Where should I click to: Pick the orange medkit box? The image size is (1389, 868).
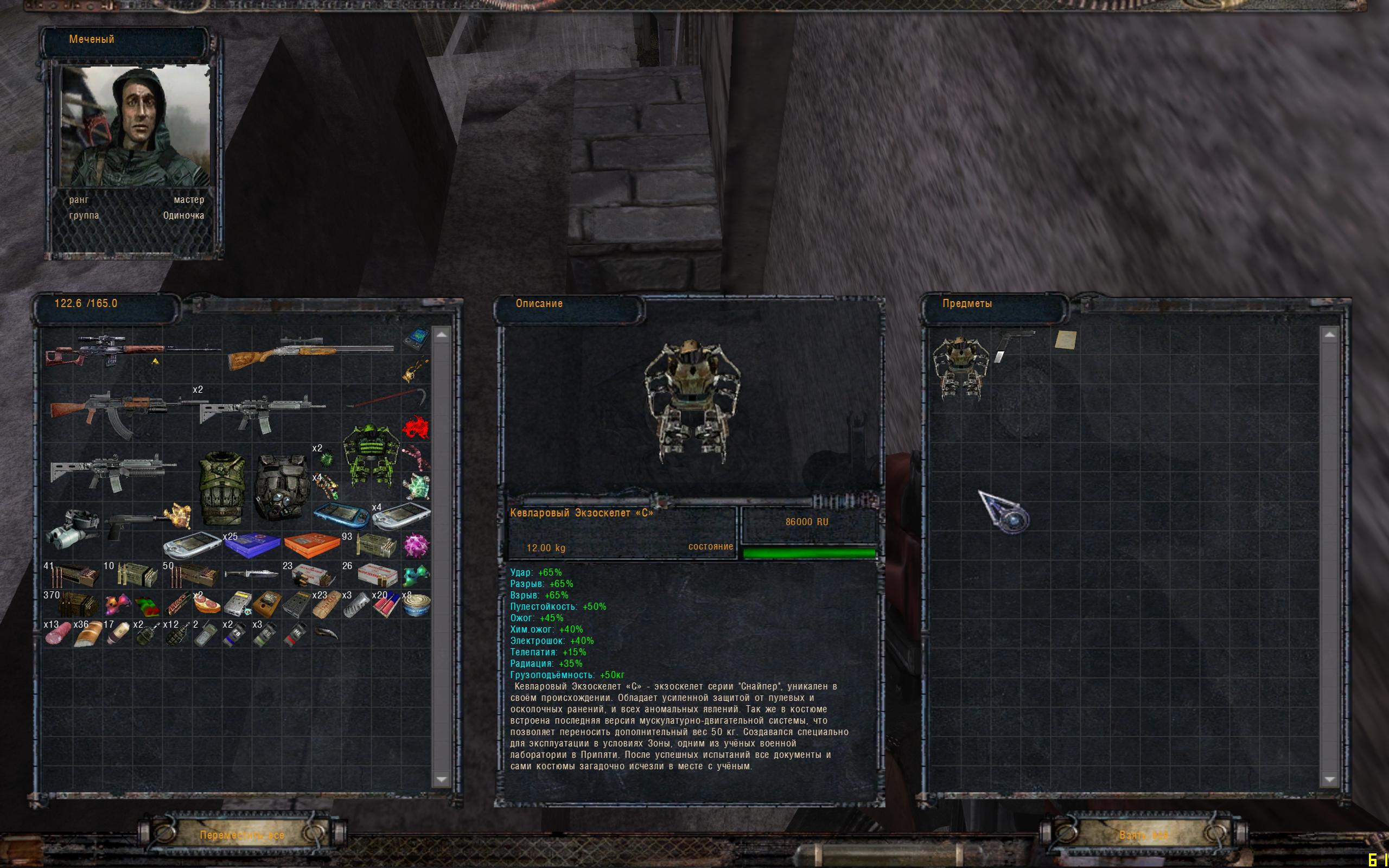[x=311, y=545]
